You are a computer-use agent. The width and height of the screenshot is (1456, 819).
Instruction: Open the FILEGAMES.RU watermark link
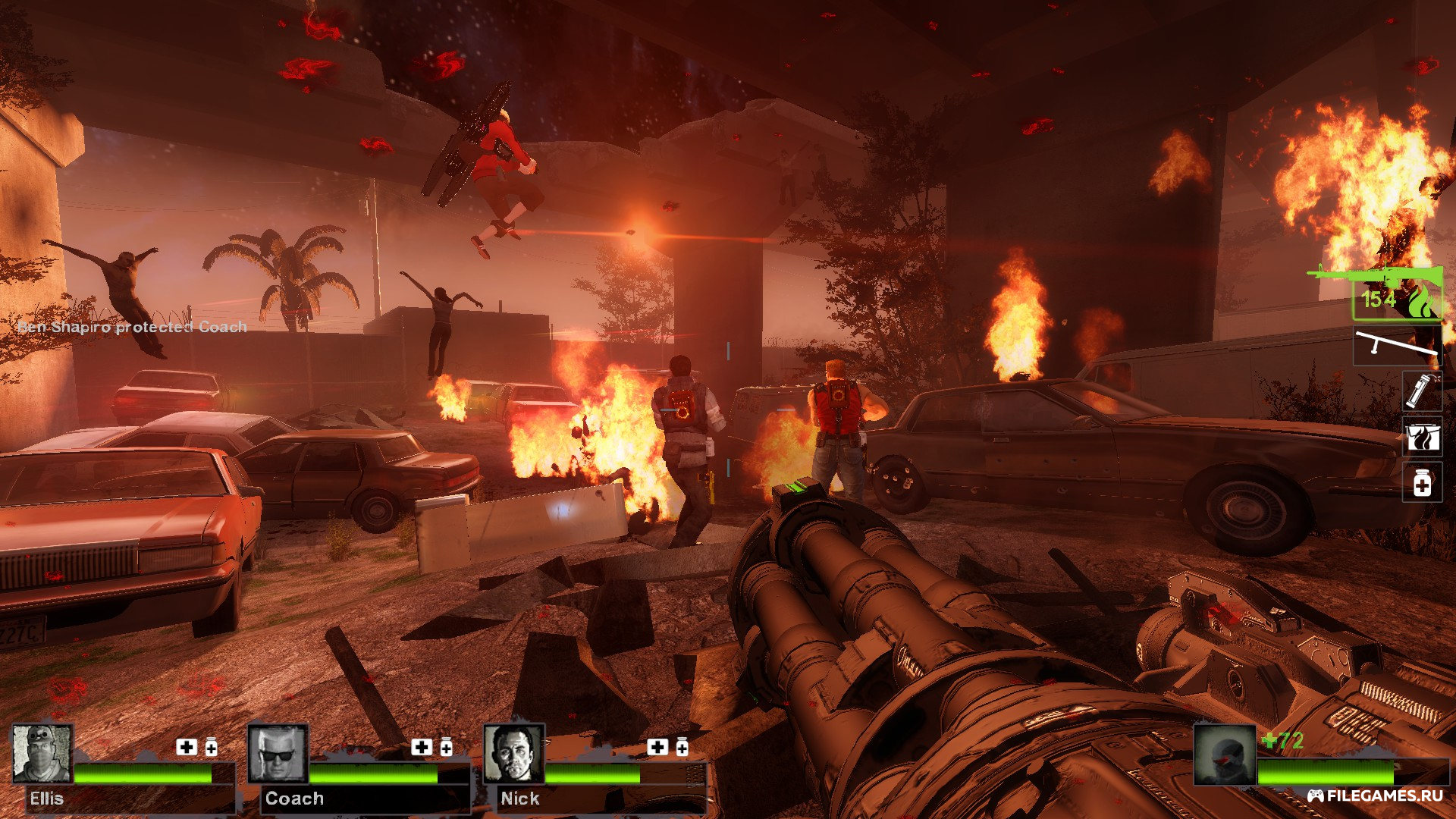tap(1375, 795)
